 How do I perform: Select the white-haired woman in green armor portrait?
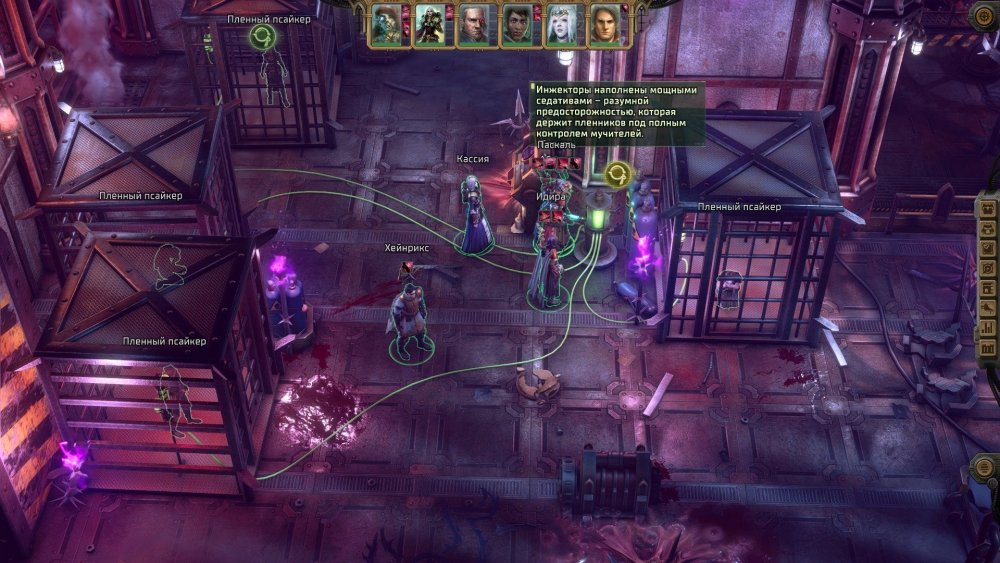coord(430,25)
